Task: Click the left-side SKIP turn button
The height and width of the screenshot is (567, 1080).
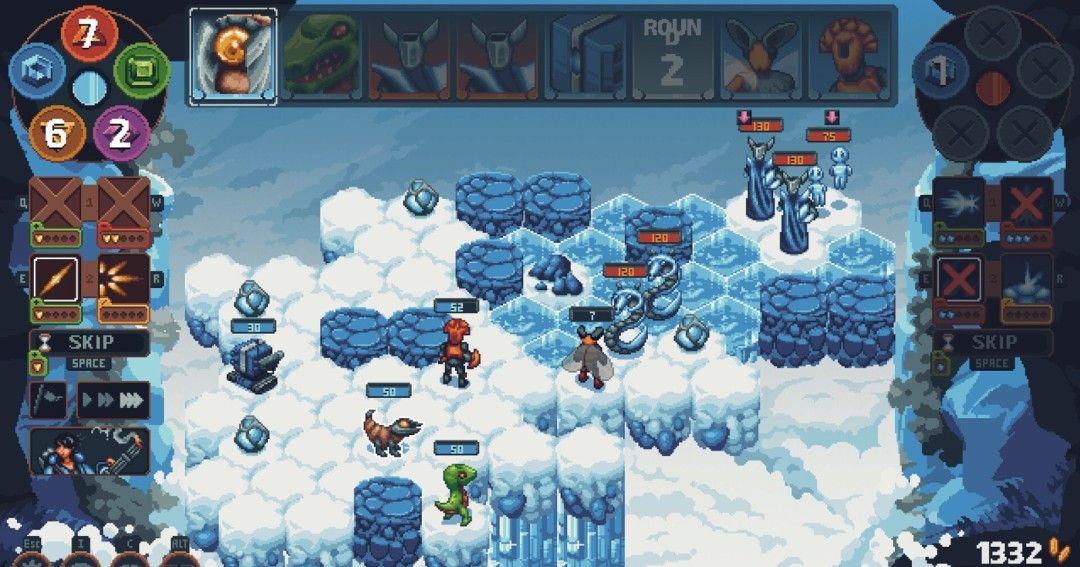Action: (90, 342)
